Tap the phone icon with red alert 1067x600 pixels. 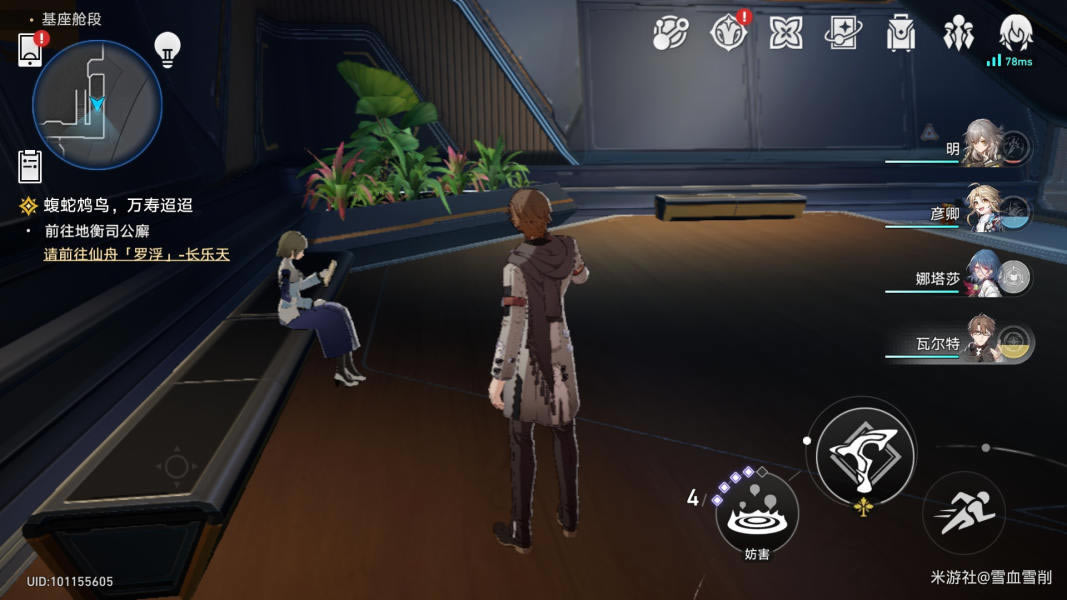31,50
